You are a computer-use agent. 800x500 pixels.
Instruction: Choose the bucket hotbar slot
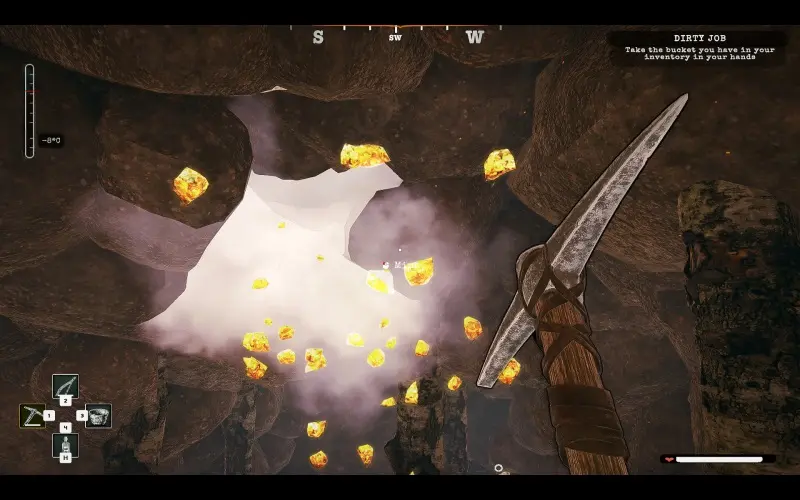point(98,415)
